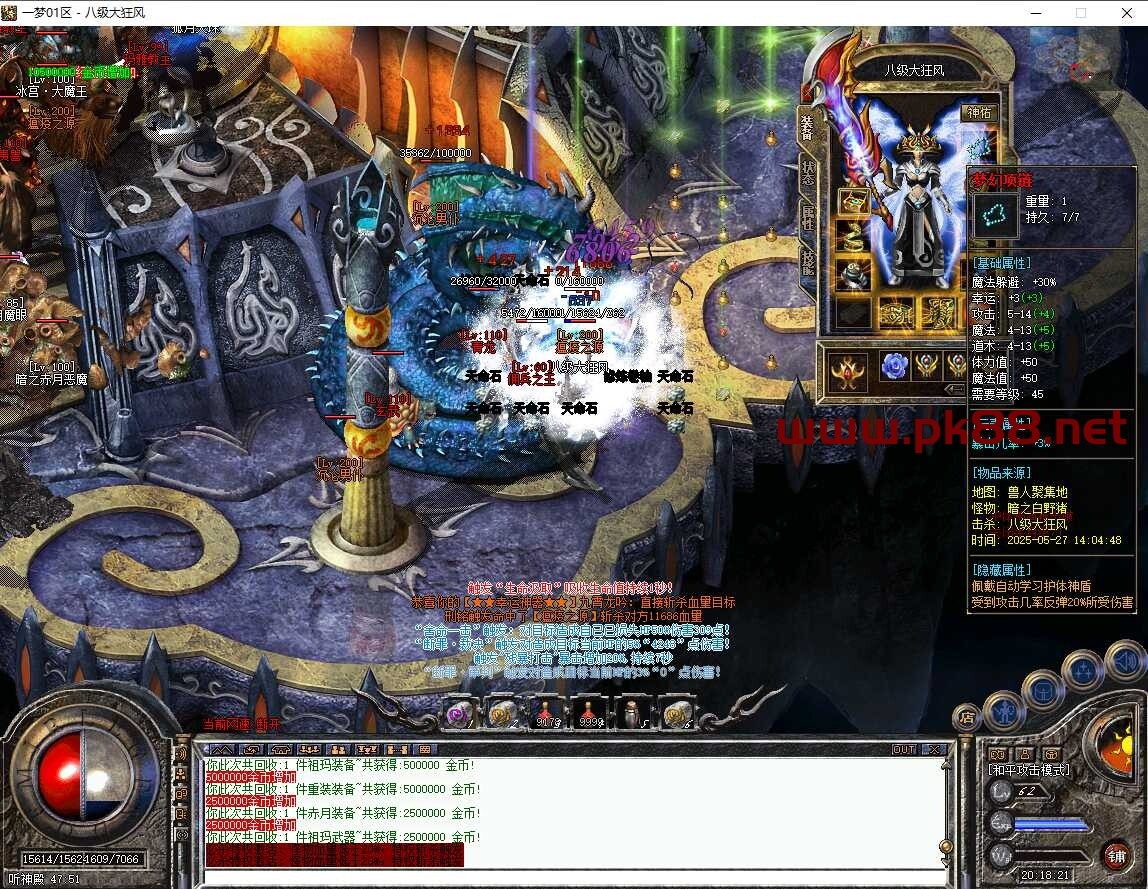This screenshot has height=889, width=1148.
Task: Switch to the 状态 status tab
Action: (x=808, y=170)
